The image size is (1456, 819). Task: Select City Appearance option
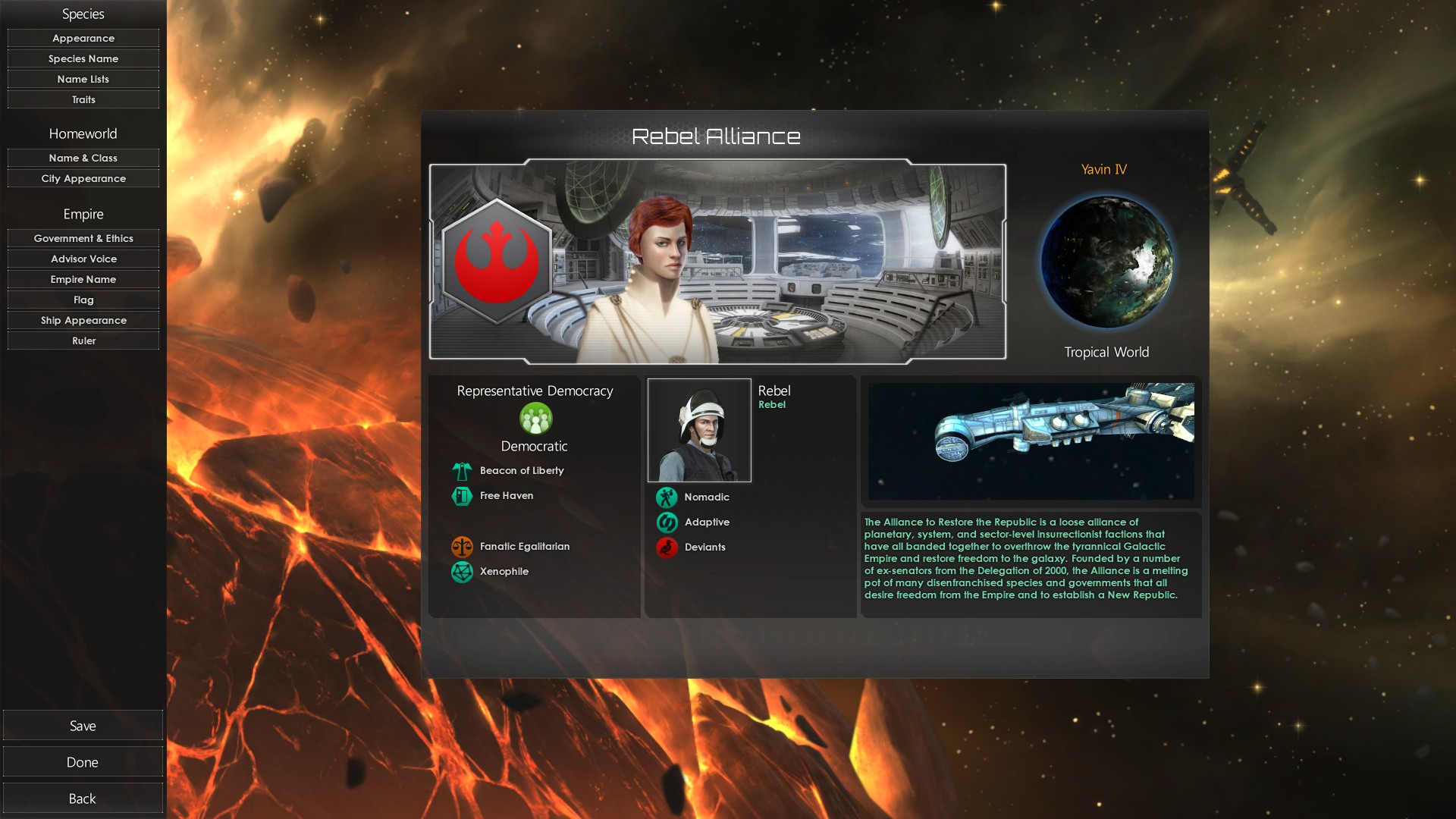tap(83, 178)
